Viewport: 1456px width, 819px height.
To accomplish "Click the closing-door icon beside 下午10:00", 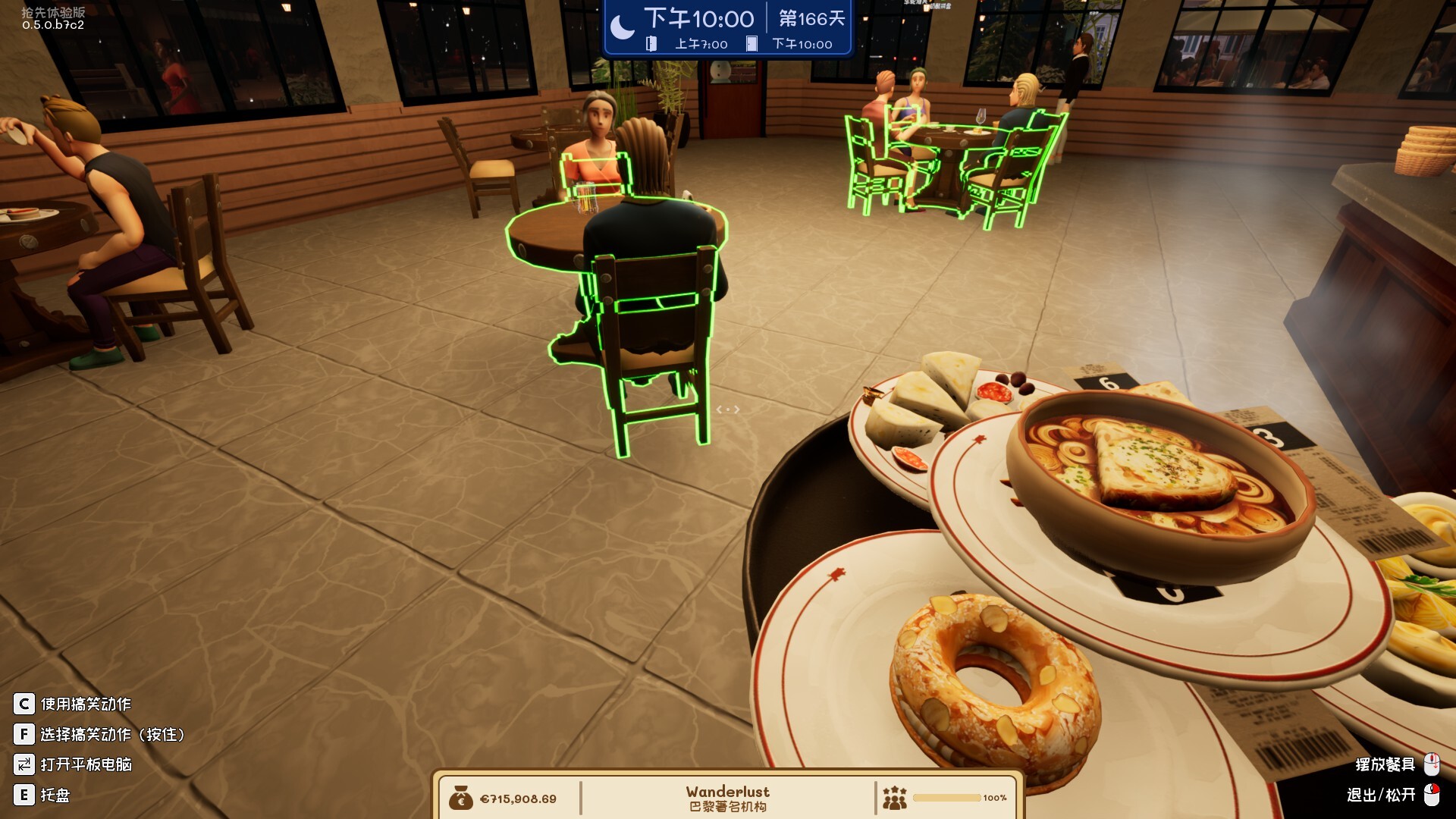I will [x=750, y=45].
